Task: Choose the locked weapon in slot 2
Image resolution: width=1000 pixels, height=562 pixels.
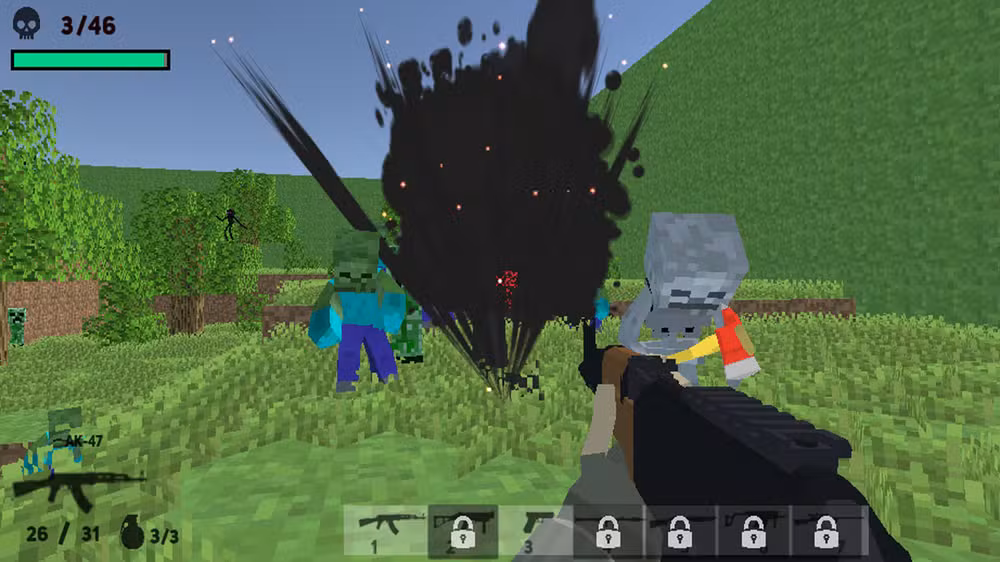Action: [462, 530]
